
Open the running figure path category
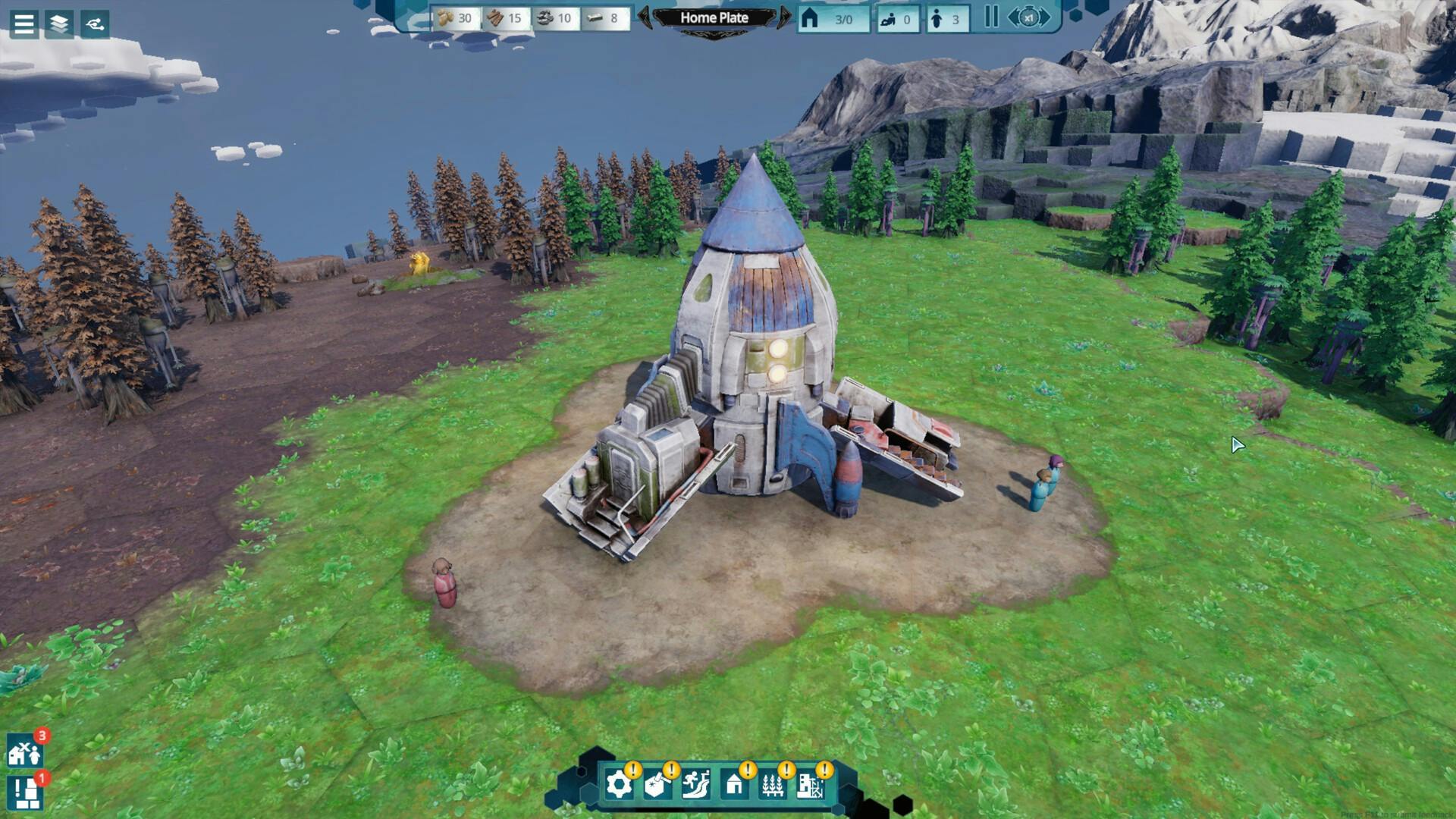coord(695,785)
